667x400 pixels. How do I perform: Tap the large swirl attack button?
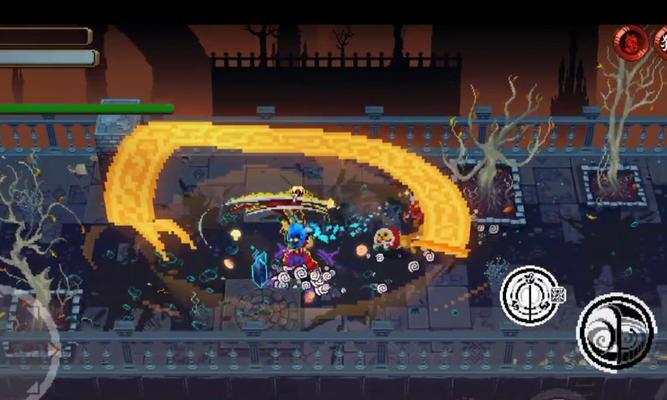coord(615,330)
